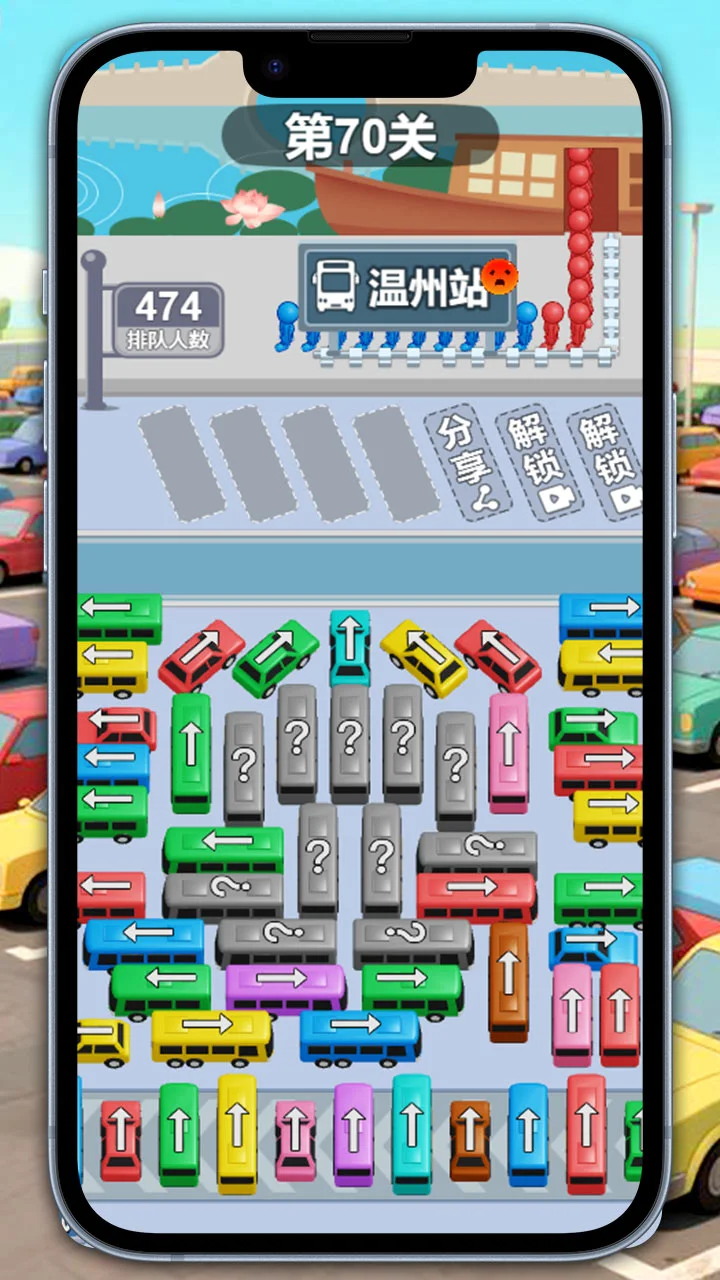
Task: Select the long brown bus with up arrow
Action: coord(508,979)
